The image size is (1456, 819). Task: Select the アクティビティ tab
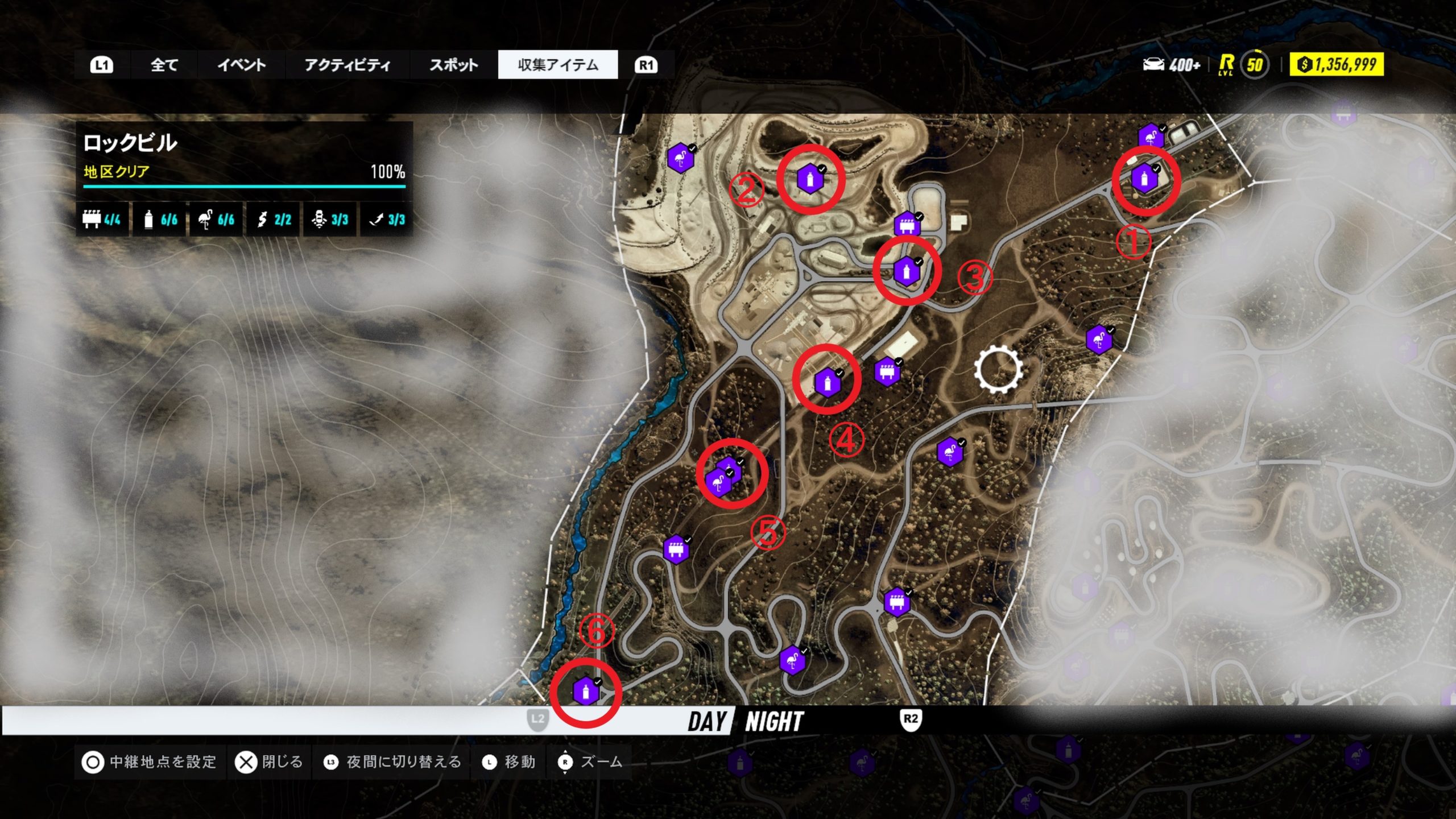coord(347,65)
